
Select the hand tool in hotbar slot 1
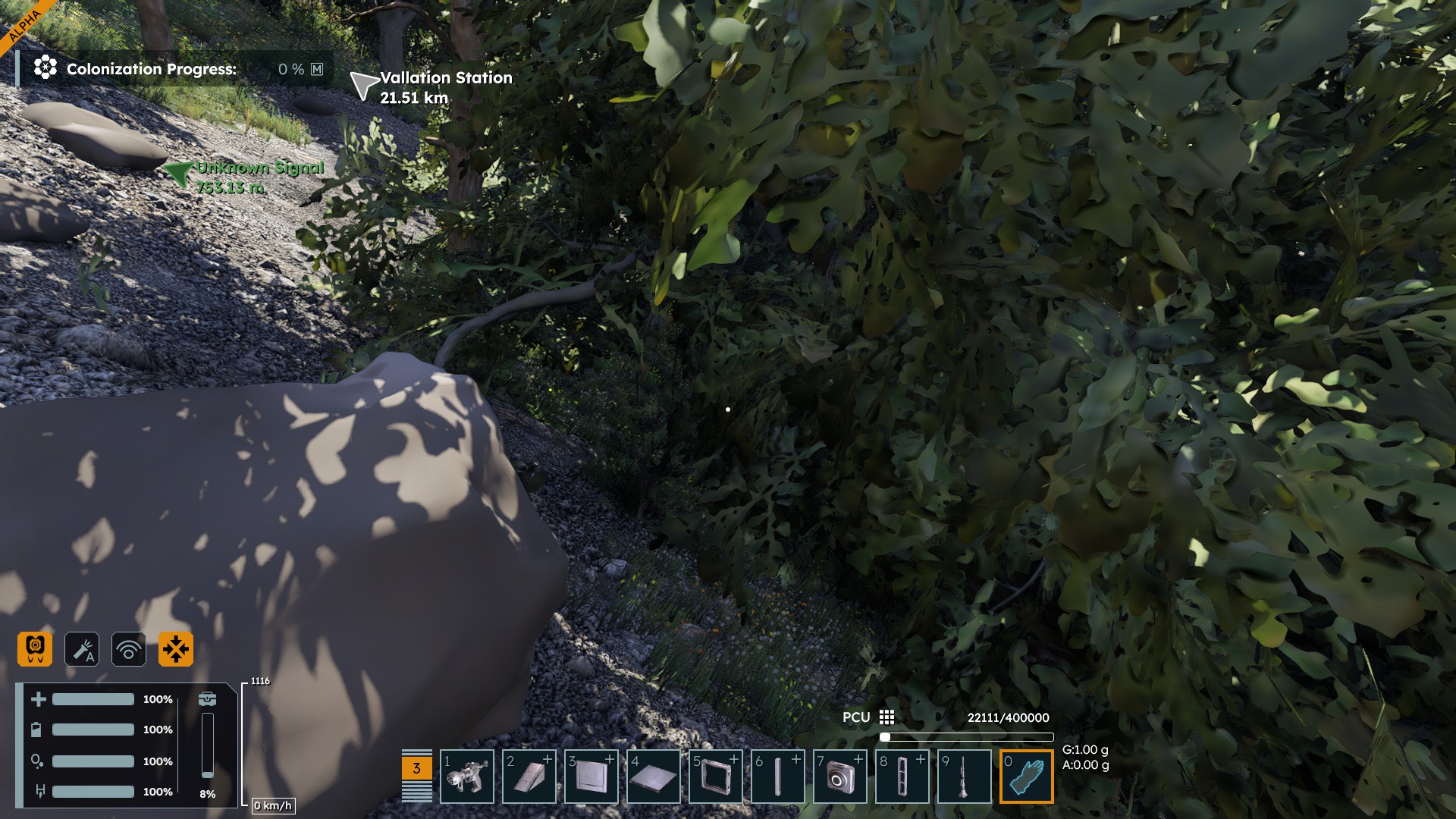click(467, 777)
